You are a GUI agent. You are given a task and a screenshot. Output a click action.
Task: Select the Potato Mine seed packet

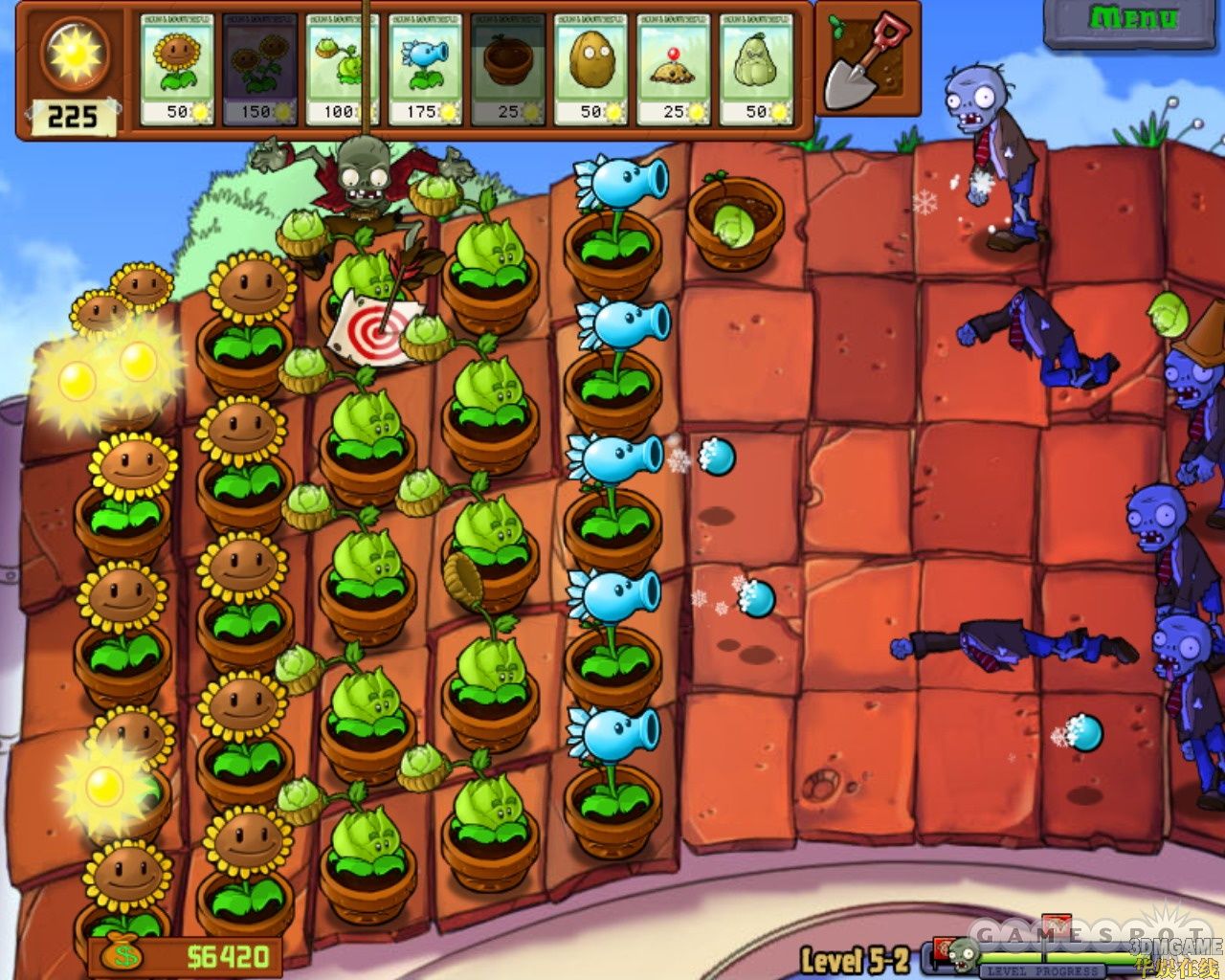[673, 69]
